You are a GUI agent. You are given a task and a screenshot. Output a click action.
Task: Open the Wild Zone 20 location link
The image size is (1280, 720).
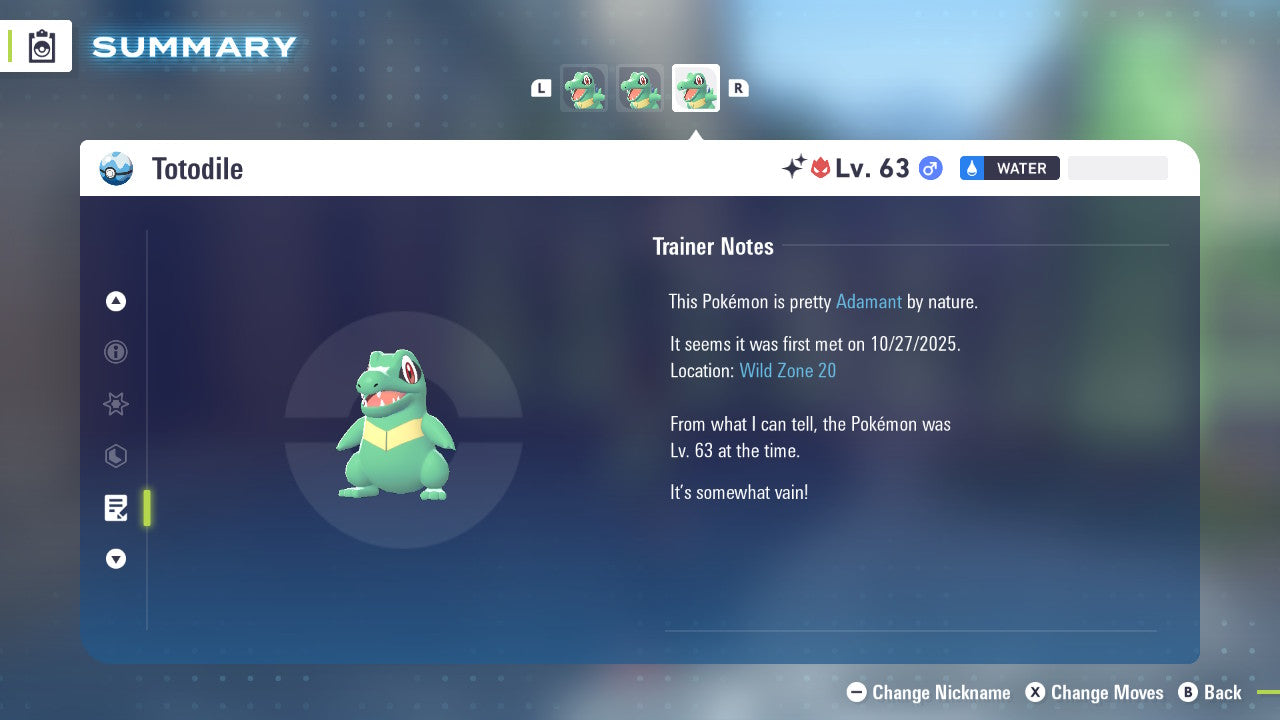pos(788,370)
